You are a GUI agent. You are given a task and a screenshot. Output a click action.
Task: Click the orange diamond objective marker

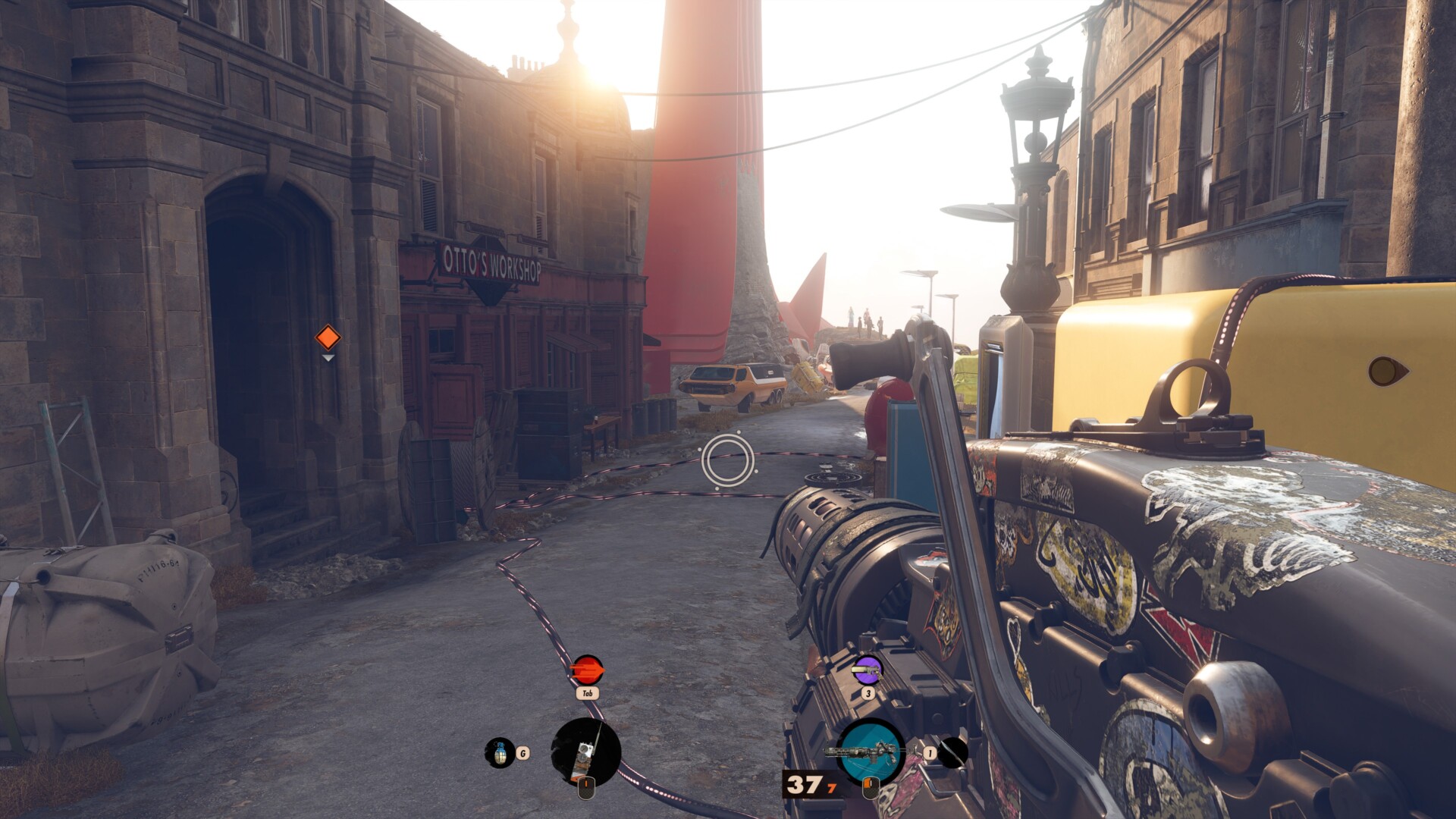click(328, 337)
